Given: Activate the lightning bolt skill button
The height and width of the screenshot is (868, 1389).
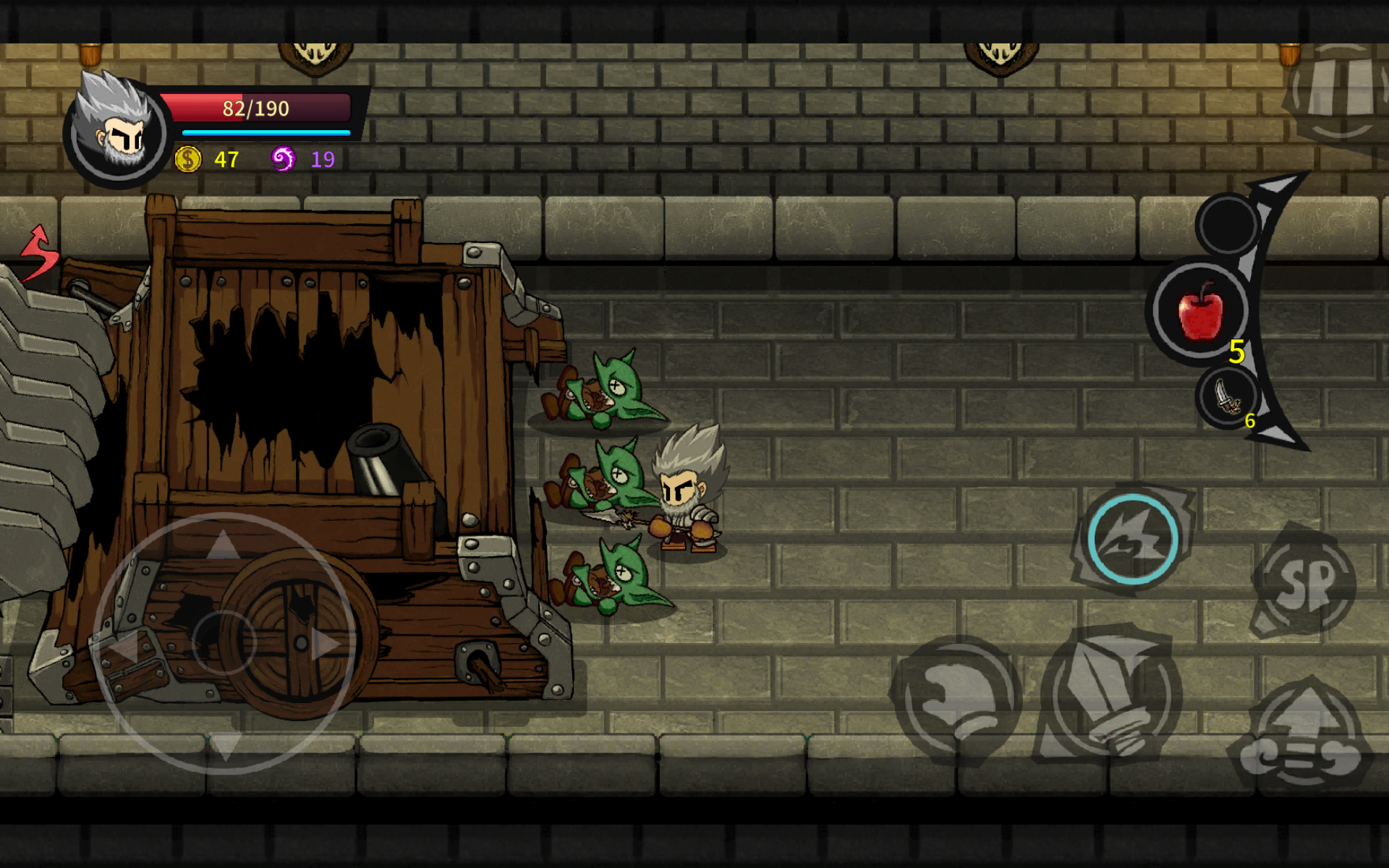Looking at the screenshot, I should pos(1132,539).
